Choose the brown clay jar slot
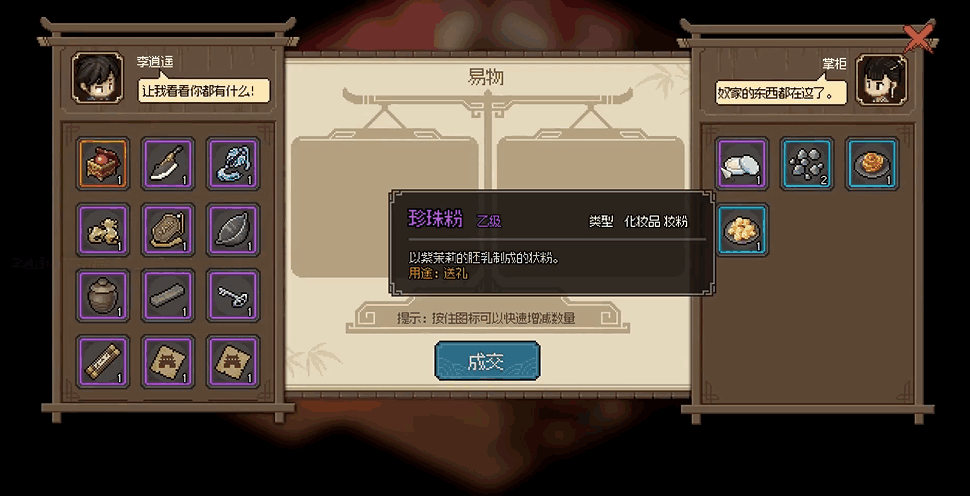This screenshot has height=496, width=970. 103,295
